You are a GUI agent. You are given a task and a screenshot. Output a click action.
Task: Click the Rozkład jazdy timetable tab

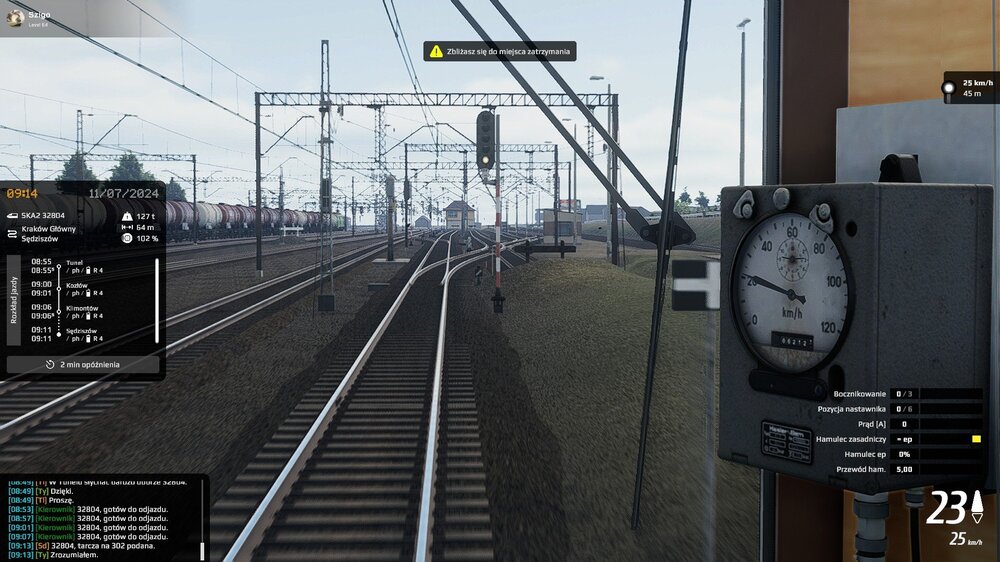(x=14, y=299)
